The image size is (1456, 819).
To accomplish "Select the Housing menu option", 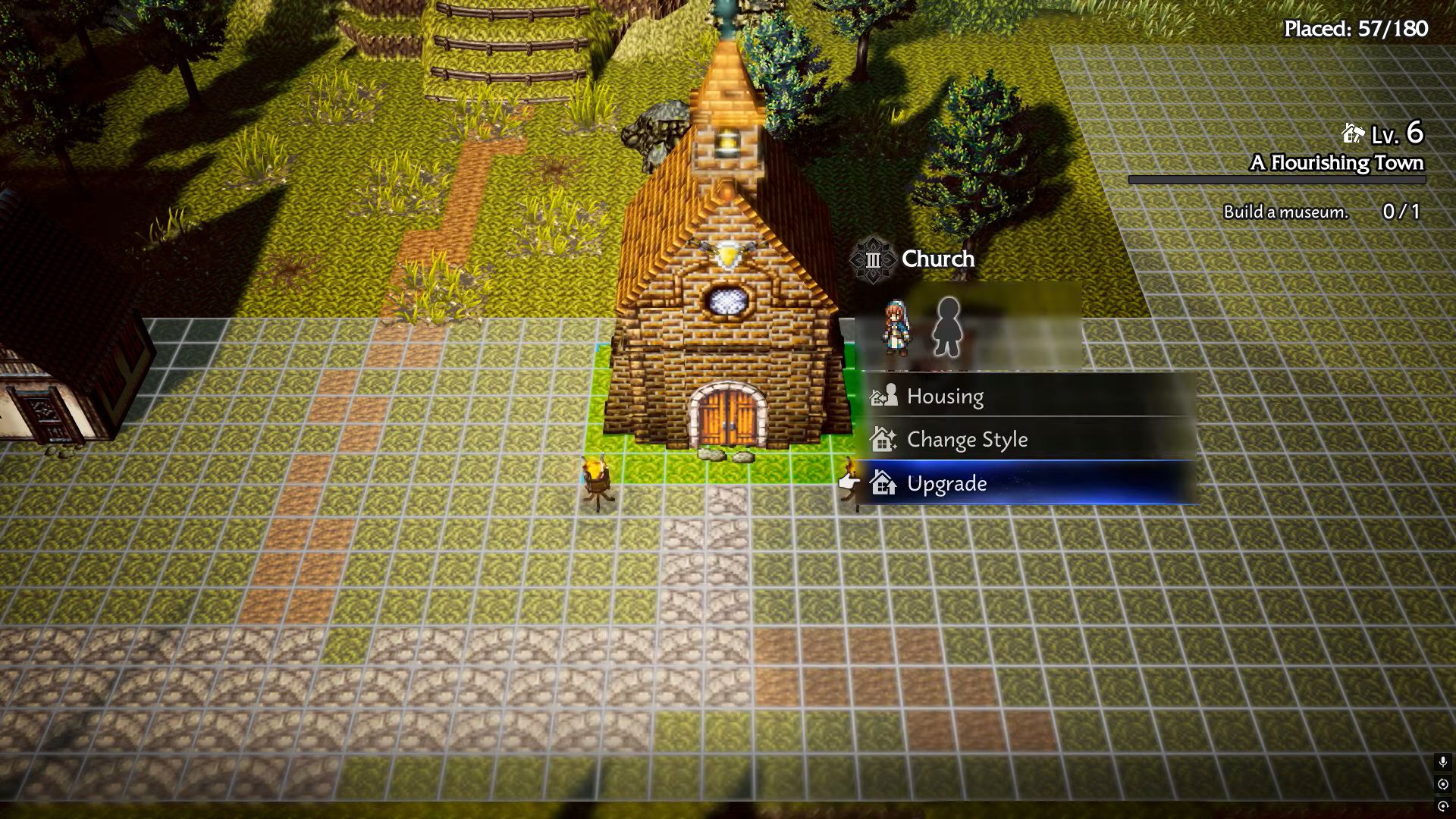I will pyautogui.click(x=945, y=396).
